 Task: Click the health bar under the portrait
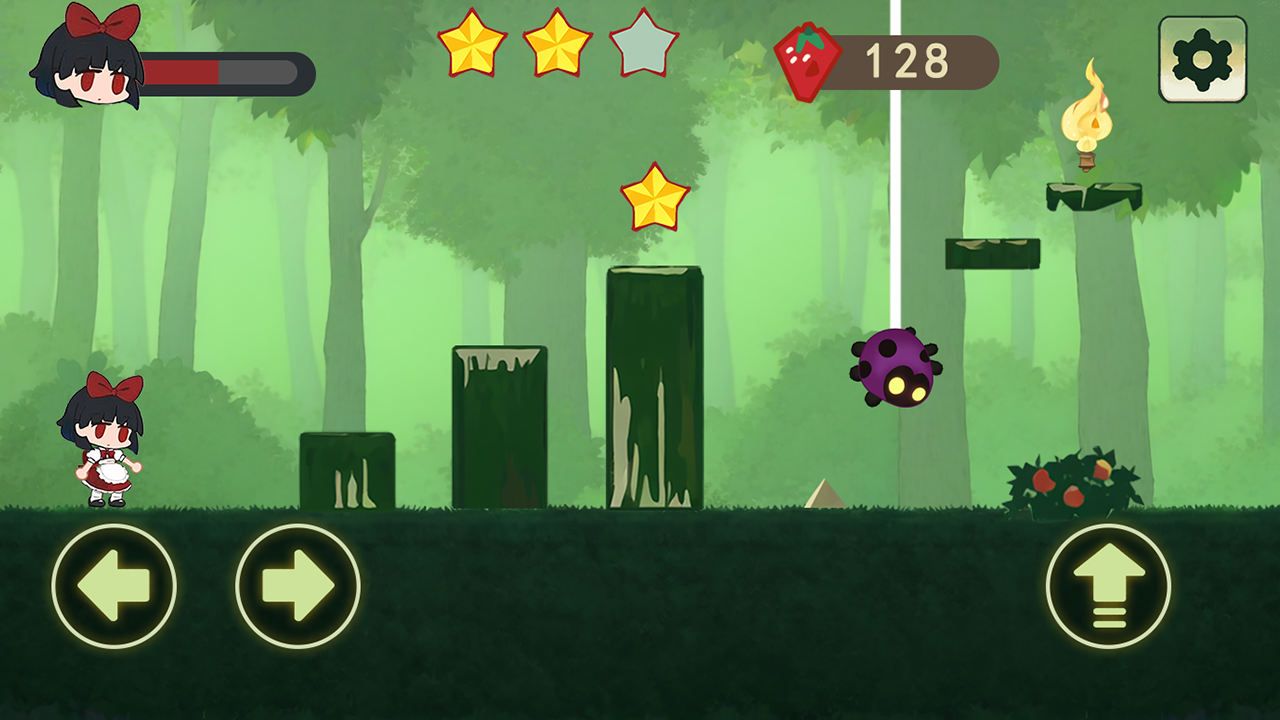point(225,74)
